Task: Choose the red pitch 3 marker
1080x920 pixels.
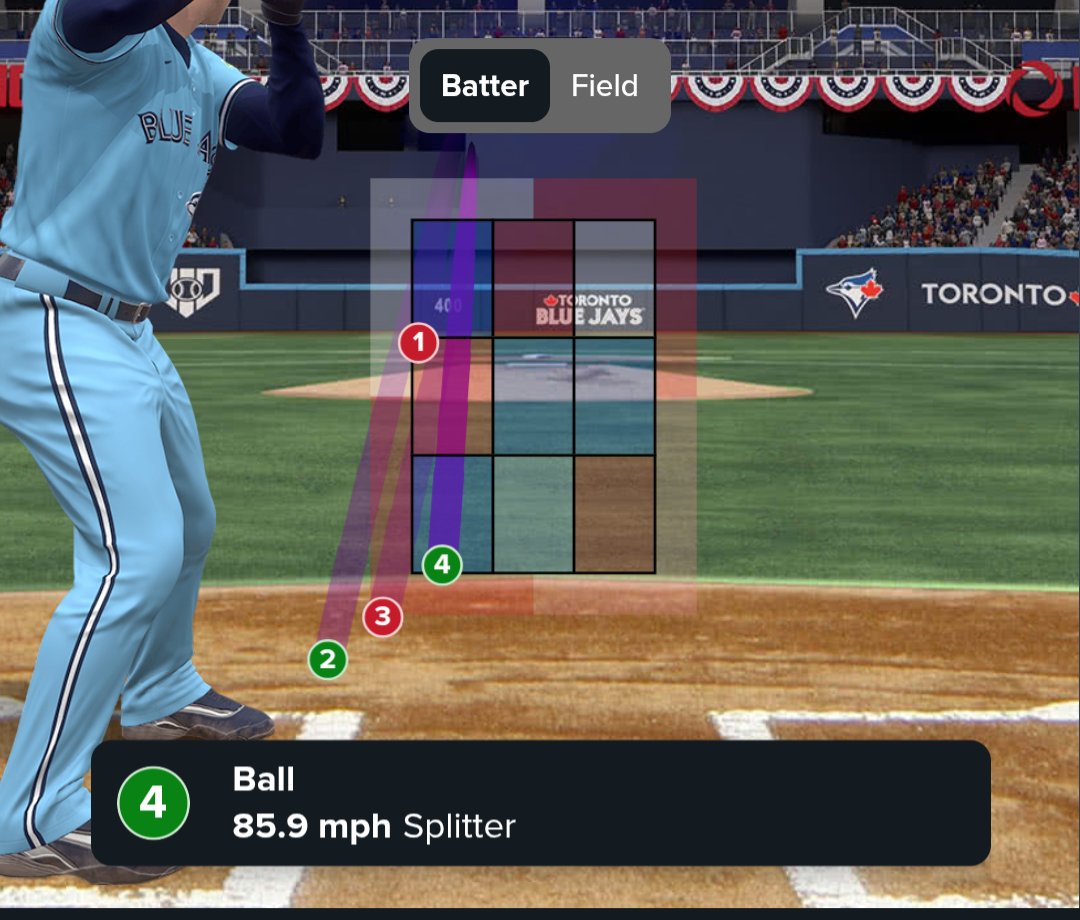Action: click(x=382, y=617)
